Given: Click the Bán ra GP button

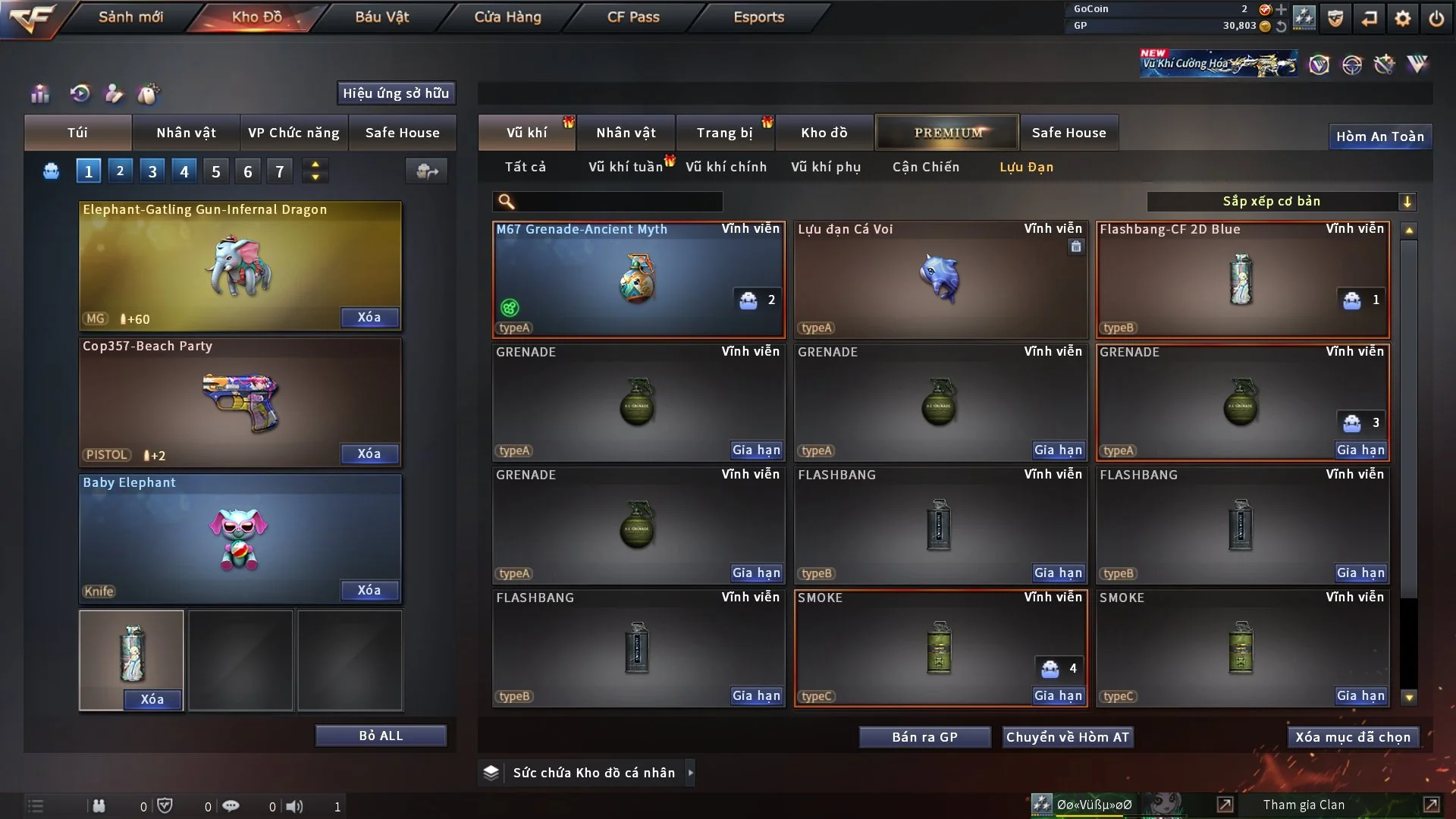Looking at the screenshot, I should click(x=924, y=737).
